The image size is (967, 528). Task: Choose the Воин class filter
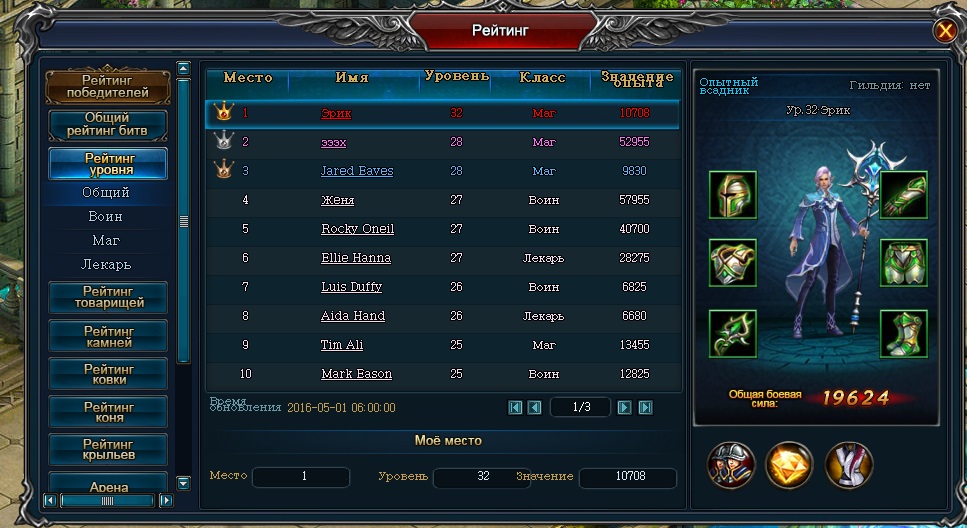pyautogui.click(x=106, y=217)
